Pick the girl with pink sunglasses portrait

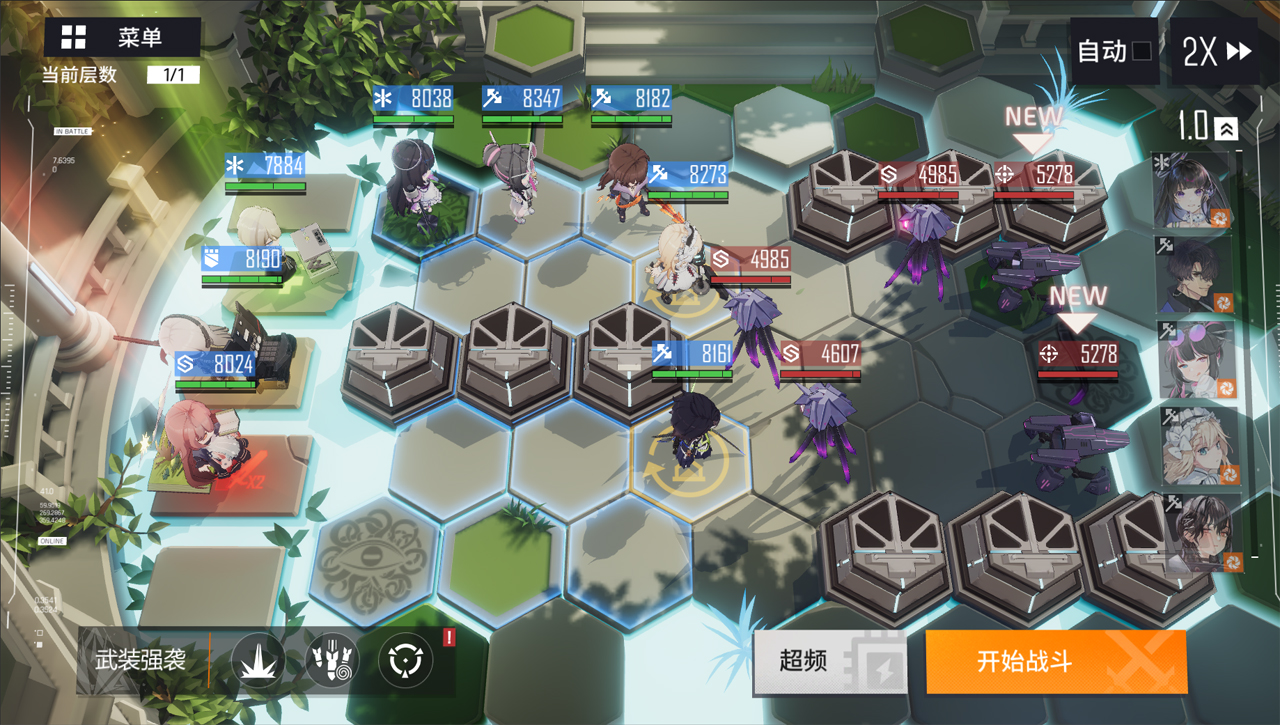pyautogui.click(x=1194, y=360)
